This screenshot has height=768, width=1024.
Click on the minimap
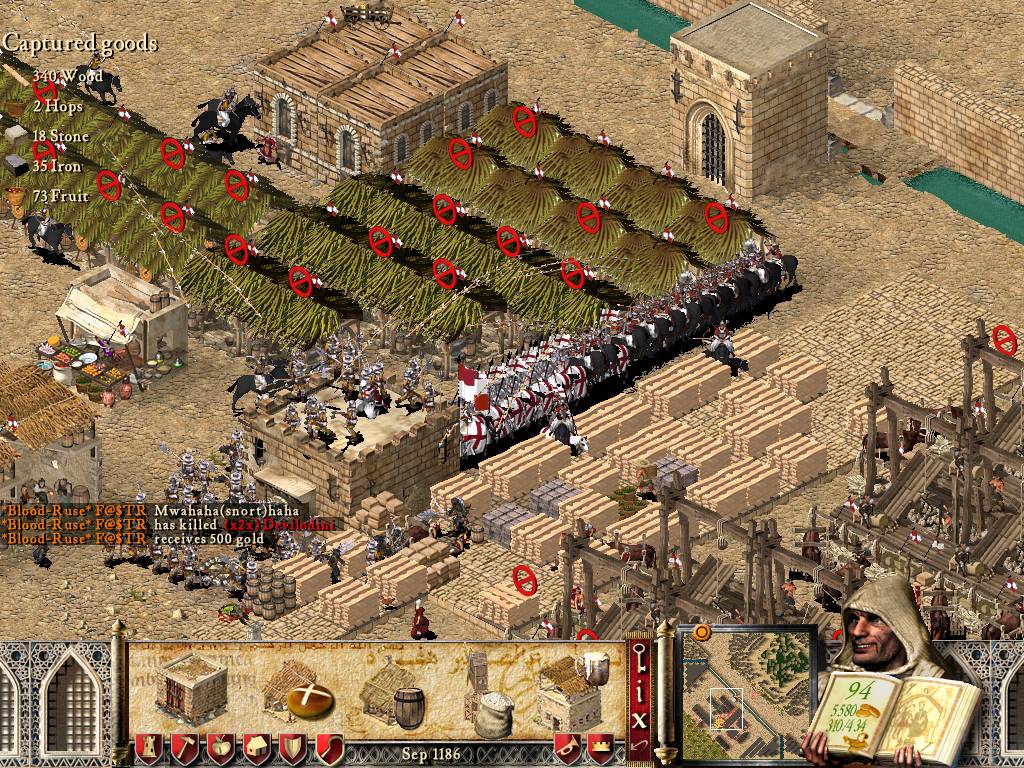746,692
